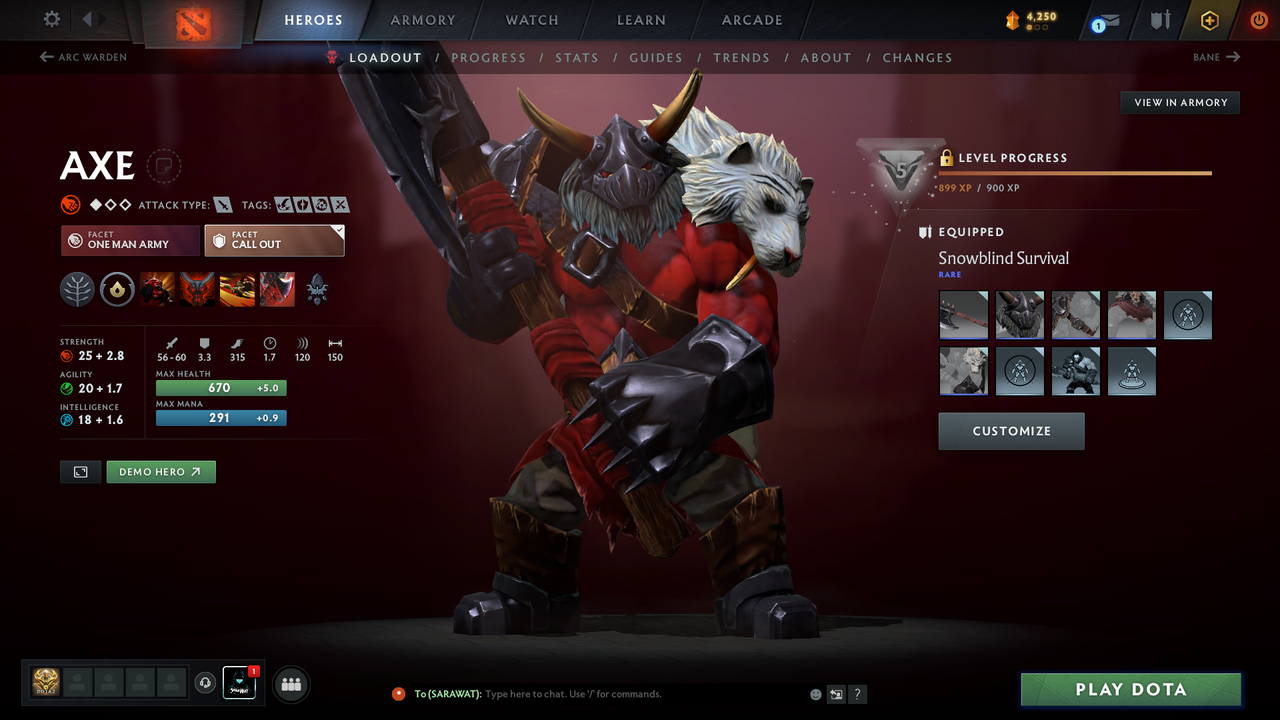Screen dimensions: 1280x720
Task: Click the Aghanim's Shard upgrade icon
Action: click(317, 289)
